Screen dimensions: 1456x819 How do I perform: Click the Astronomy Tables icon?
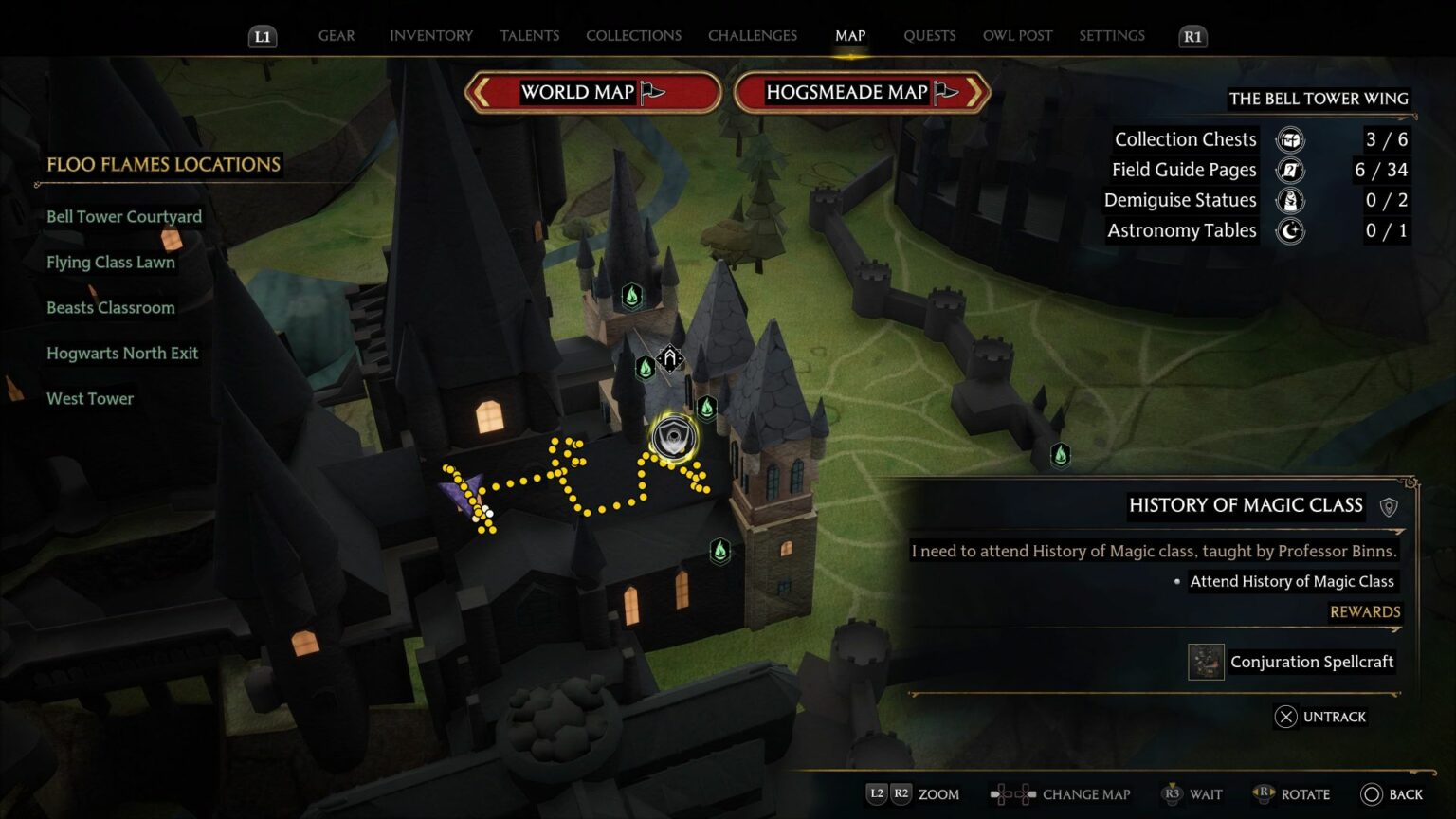pyautogui.click(x=1290, y=230)
